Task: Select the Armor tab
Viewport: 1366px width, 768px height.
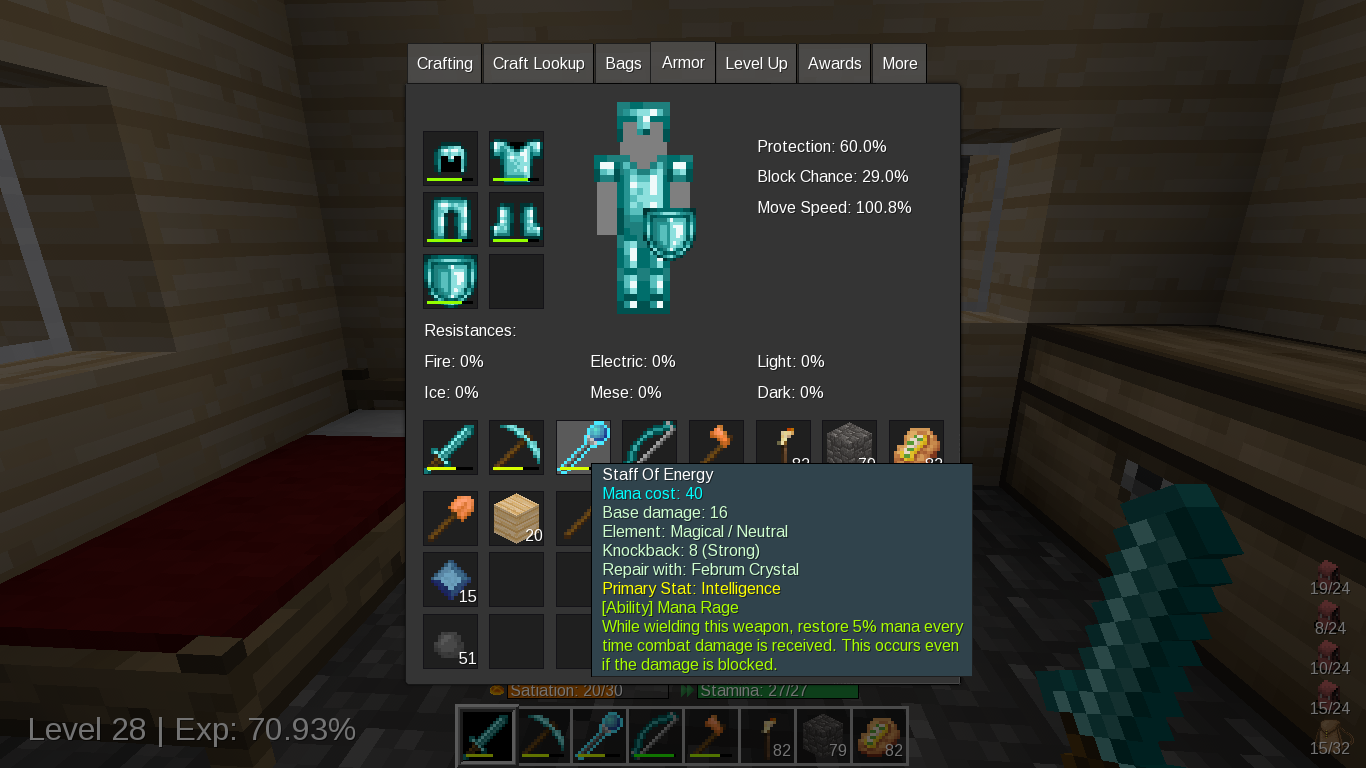Action: click(x=683, y=62)
